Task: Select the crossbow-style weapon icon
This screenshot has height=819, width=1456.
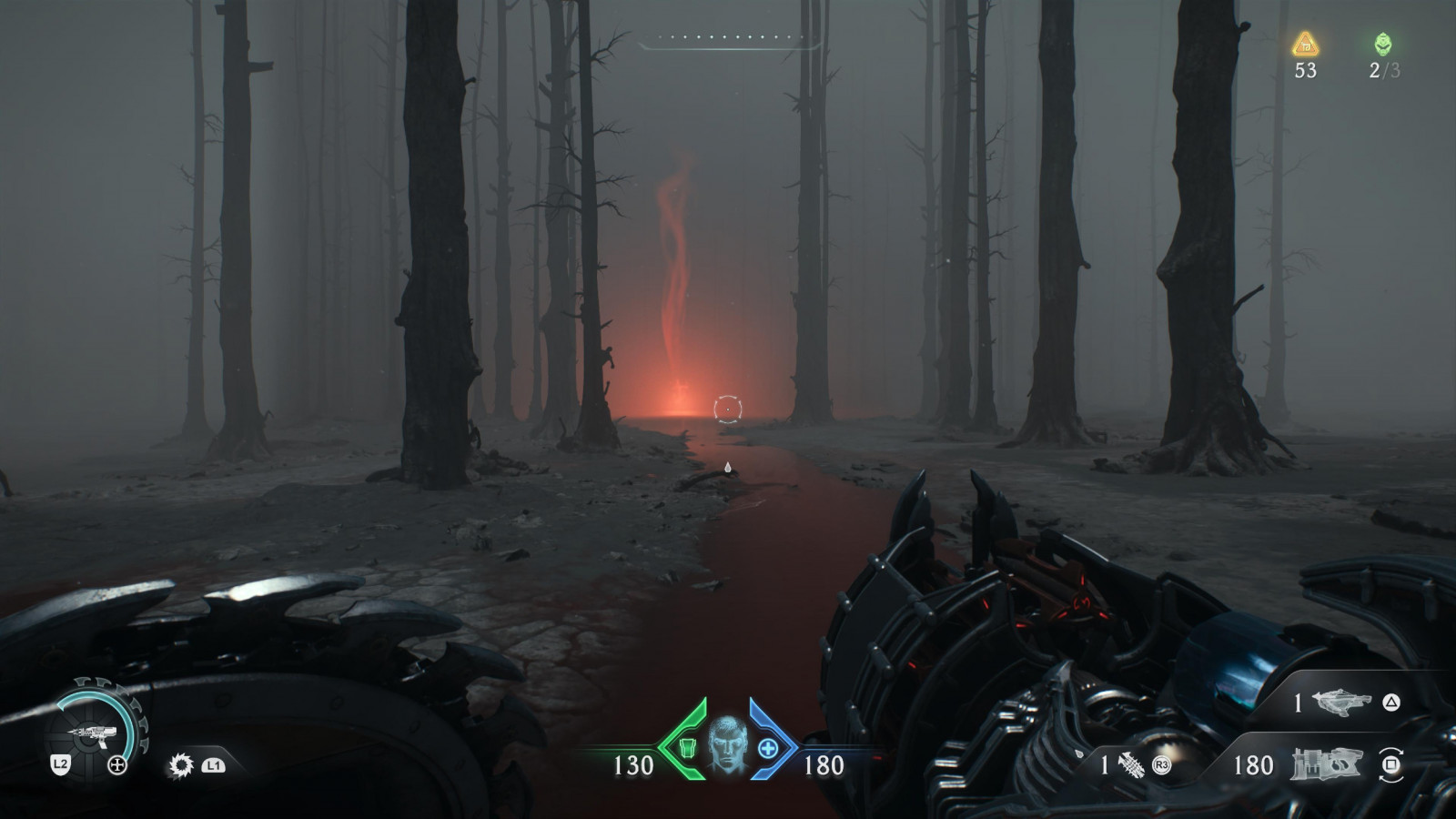Action: point(1342,702)
